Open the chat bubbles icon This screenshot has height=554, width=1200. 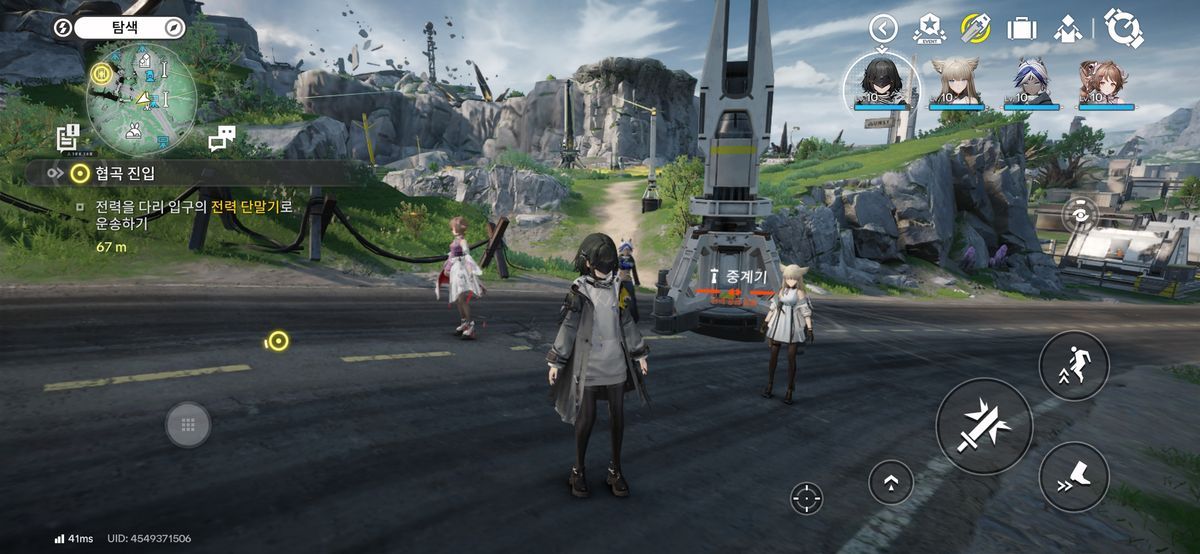coord(221,139)
